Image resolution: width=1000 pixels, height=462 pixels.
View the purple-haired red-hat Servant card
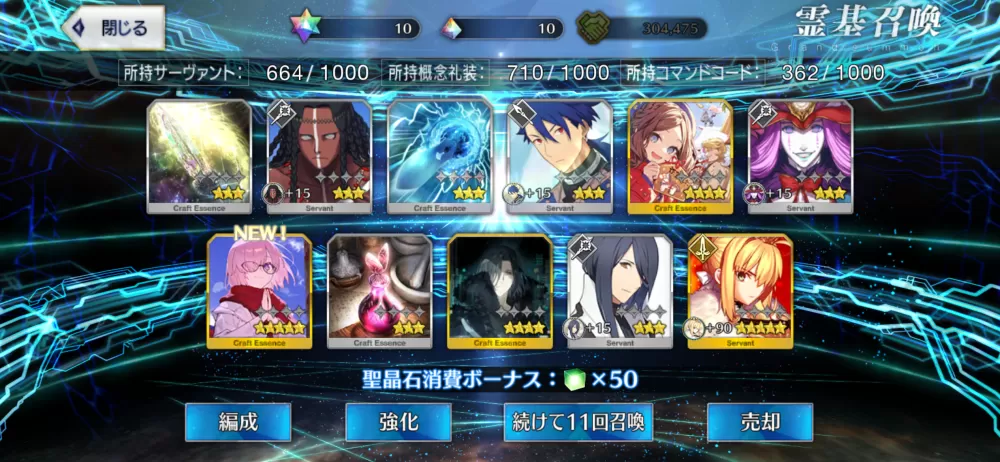800,157
